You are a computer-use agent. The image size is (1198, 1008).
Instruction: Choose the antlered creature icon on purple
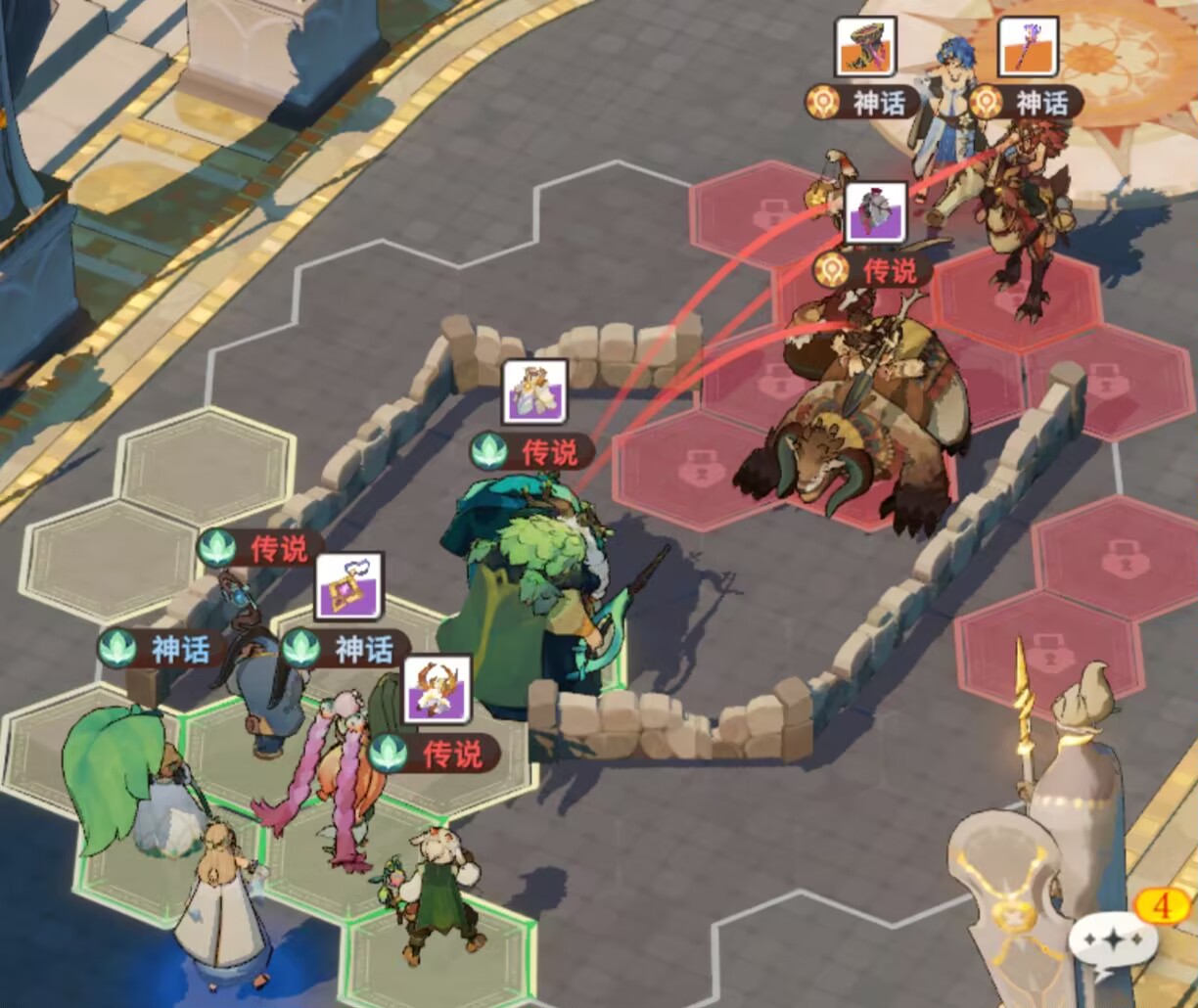tap(437, 688)
